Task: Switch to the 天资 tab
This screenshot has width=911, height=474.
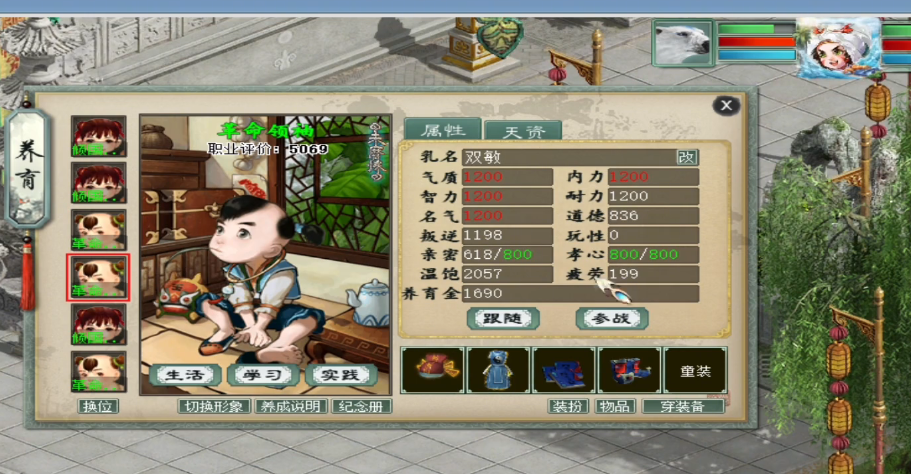Action: [522, 130]
